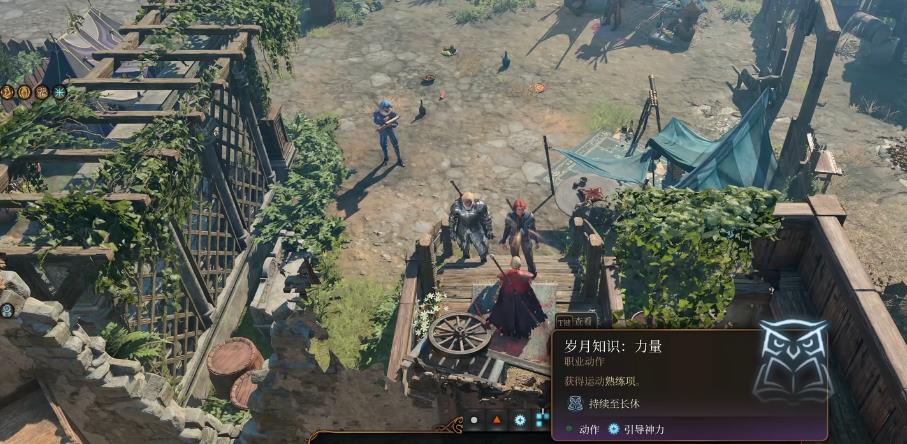Viewport: 907px width, 444px height.
Task: Select the cyan starburst condition icon
Action: click(x=59, y=92)
